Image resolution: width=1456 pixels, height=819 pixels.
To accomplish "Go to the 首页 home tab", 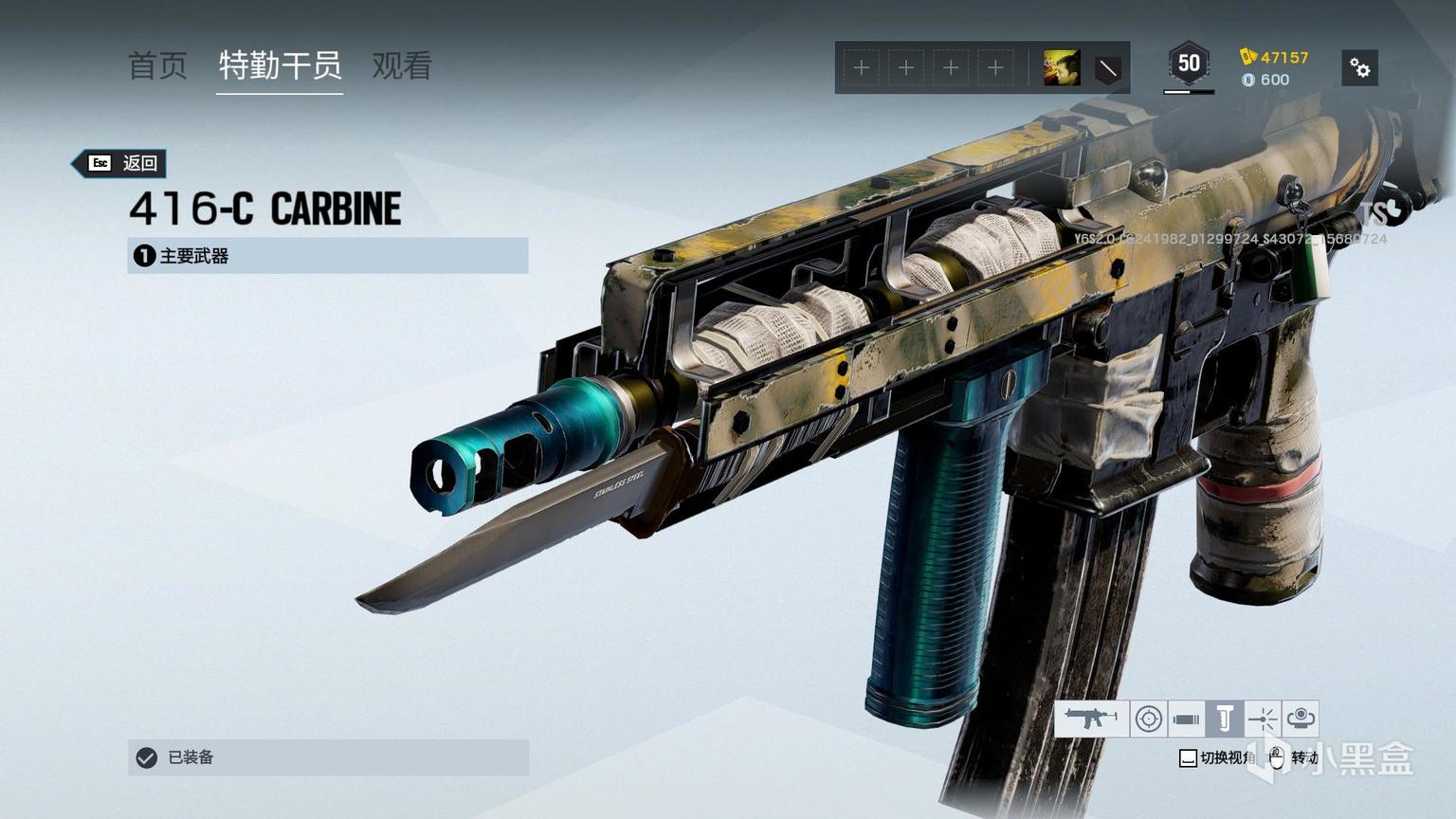I will pyautogui.click(x=157, y=65).
